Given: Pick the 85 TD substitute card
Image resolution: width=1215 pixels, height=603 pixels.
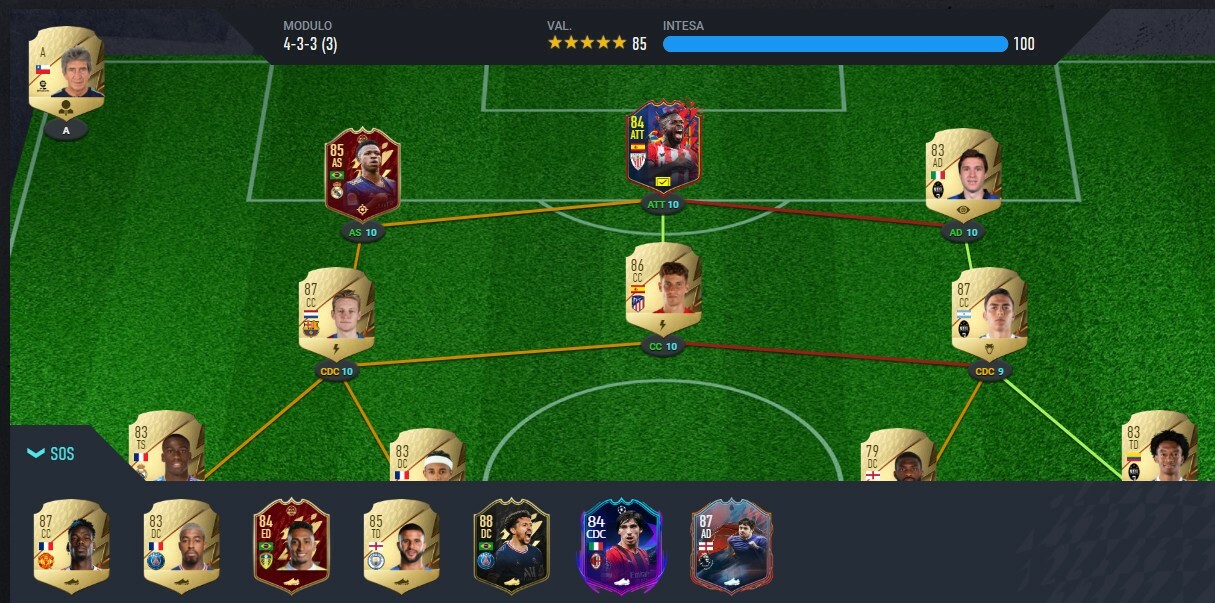Looking at the screenshot, I should (401, 547).
